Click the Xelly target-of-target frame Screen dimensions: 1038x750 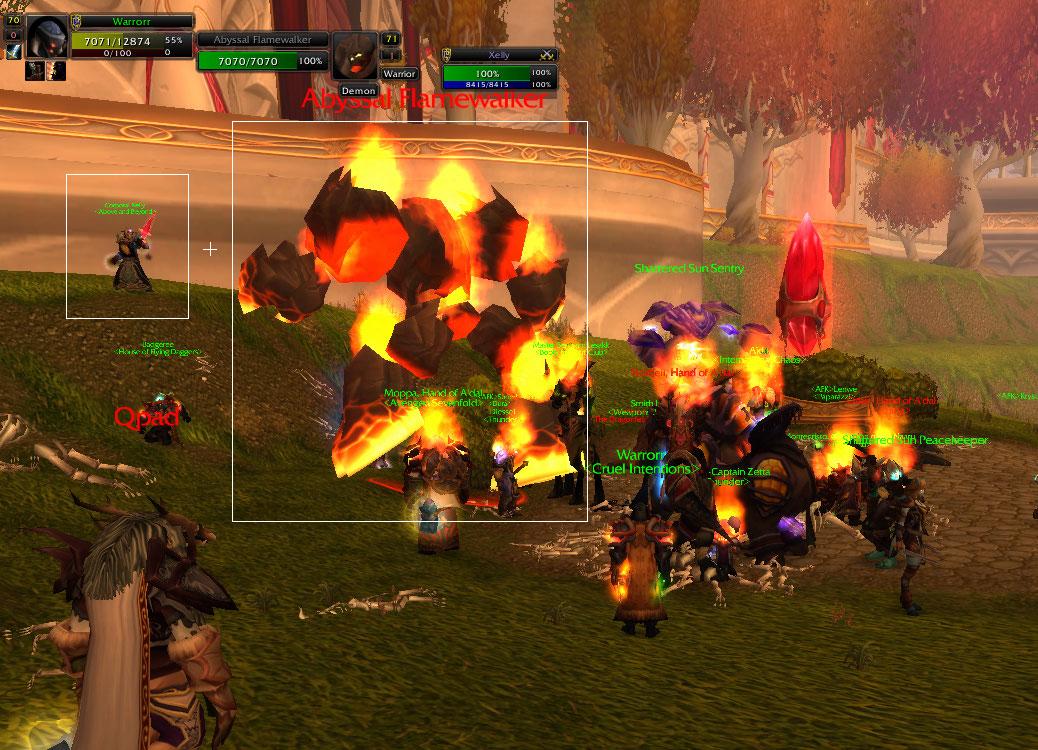point(499,68)
